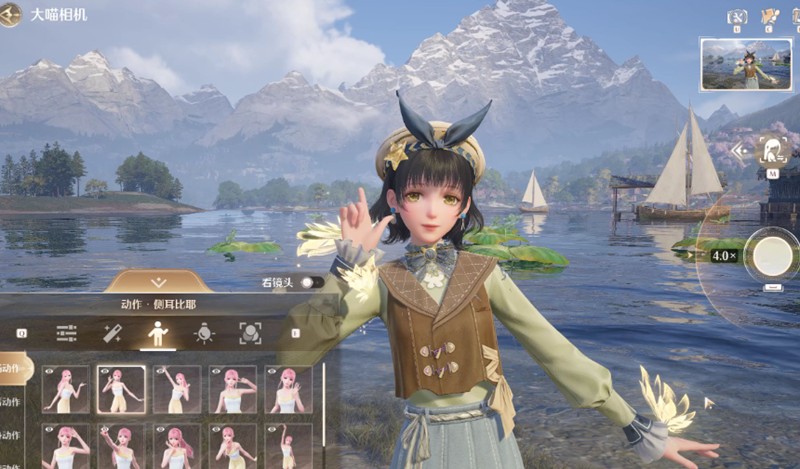Switch to the character portrait camera mode
This screenshot has width=800, height=469.
point(772,151)
